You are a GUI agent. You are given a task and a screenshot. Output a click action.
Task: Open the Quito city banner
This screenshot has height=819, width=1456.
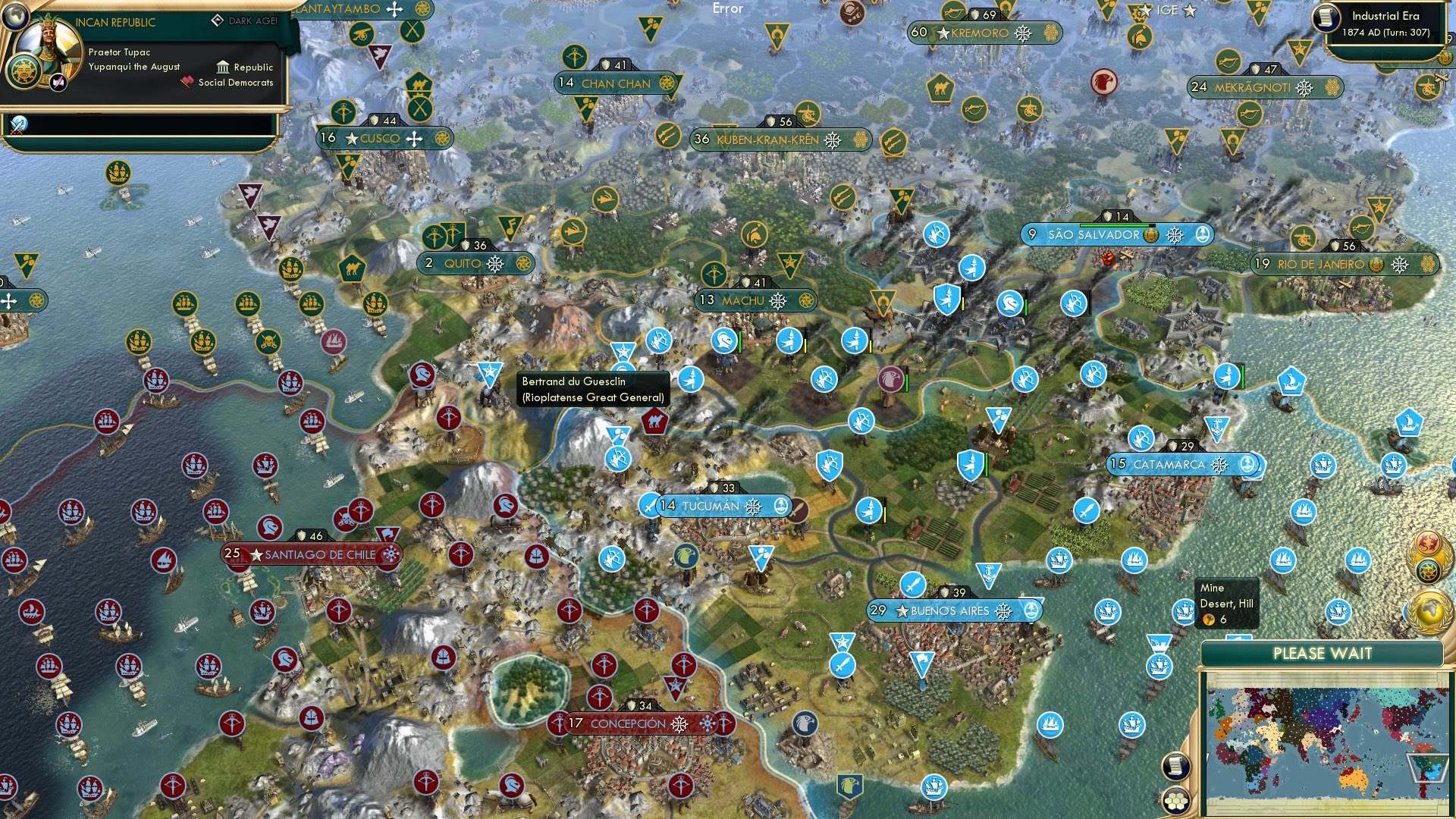(463, 263)
